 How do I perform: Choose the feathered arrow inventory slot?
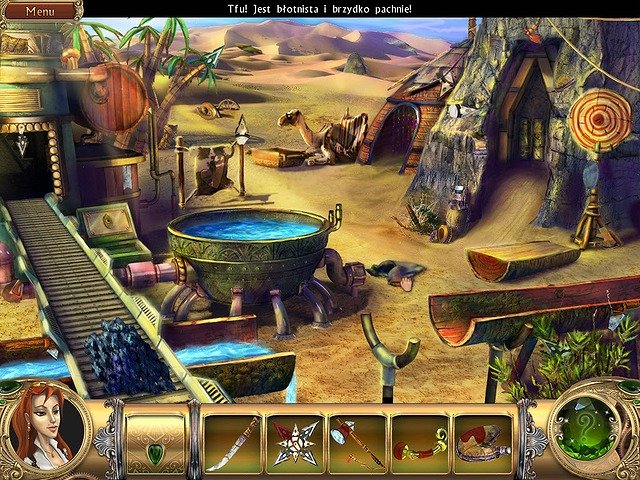[x=357, y=443]
